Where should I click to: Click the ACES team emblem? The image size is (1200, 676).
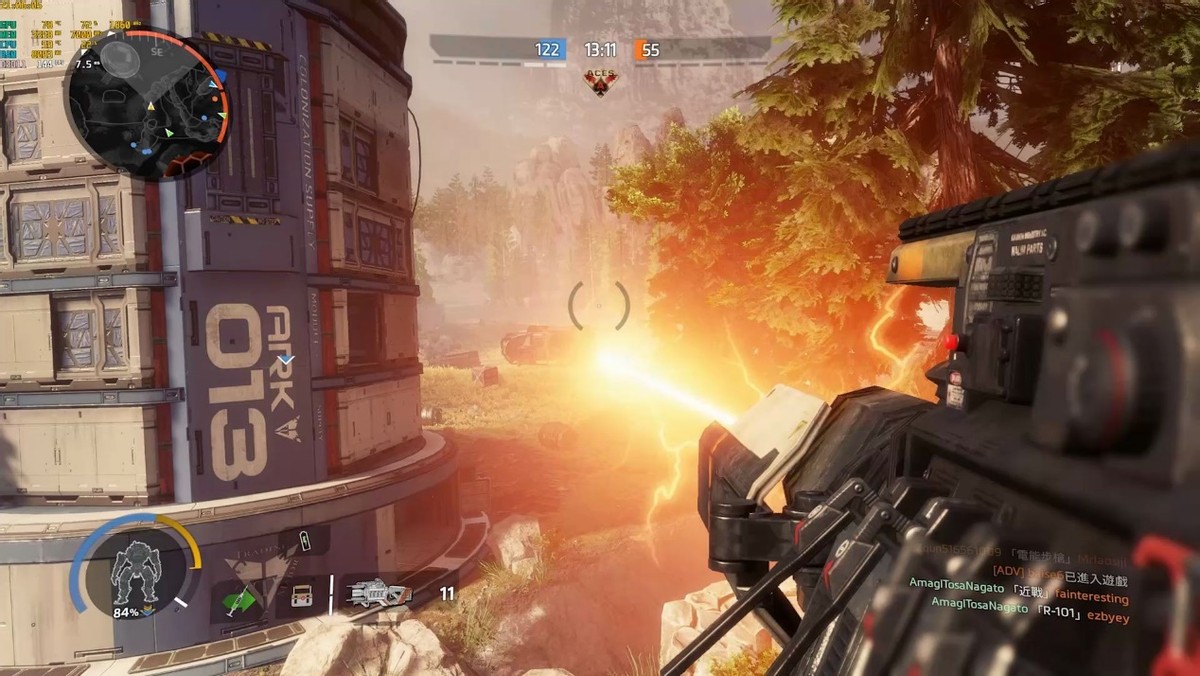[x=600, y=80]
